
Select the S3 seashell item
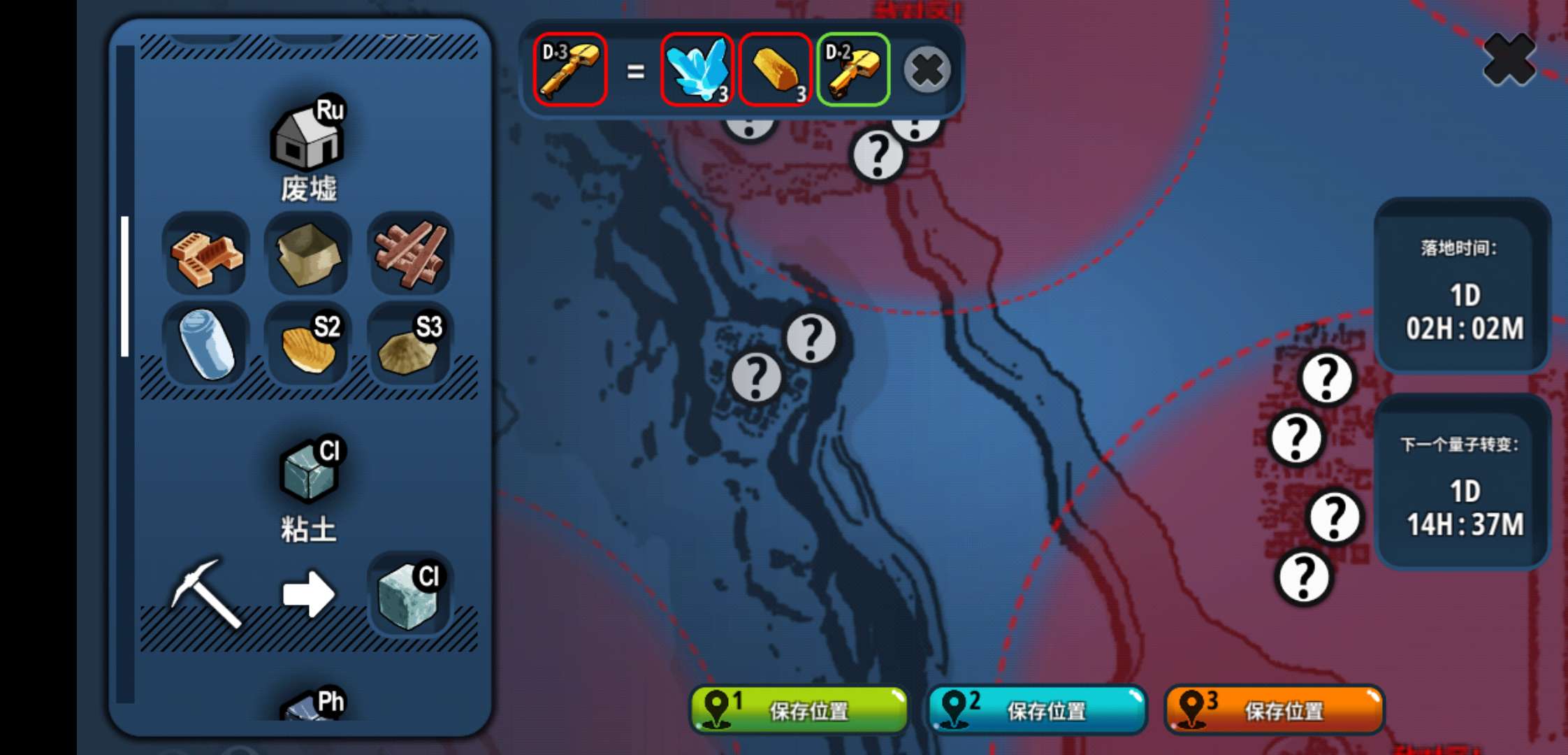click(410, 344)
